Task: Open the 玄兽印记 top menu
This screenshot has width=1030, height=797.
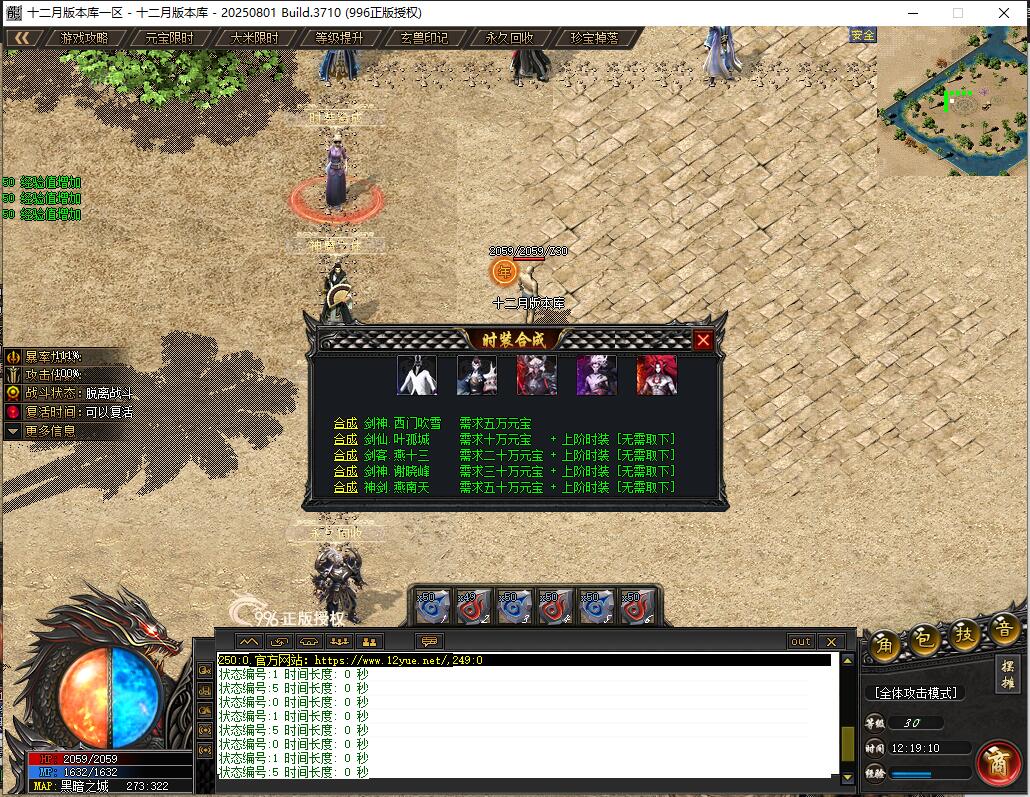Action: 424,38
